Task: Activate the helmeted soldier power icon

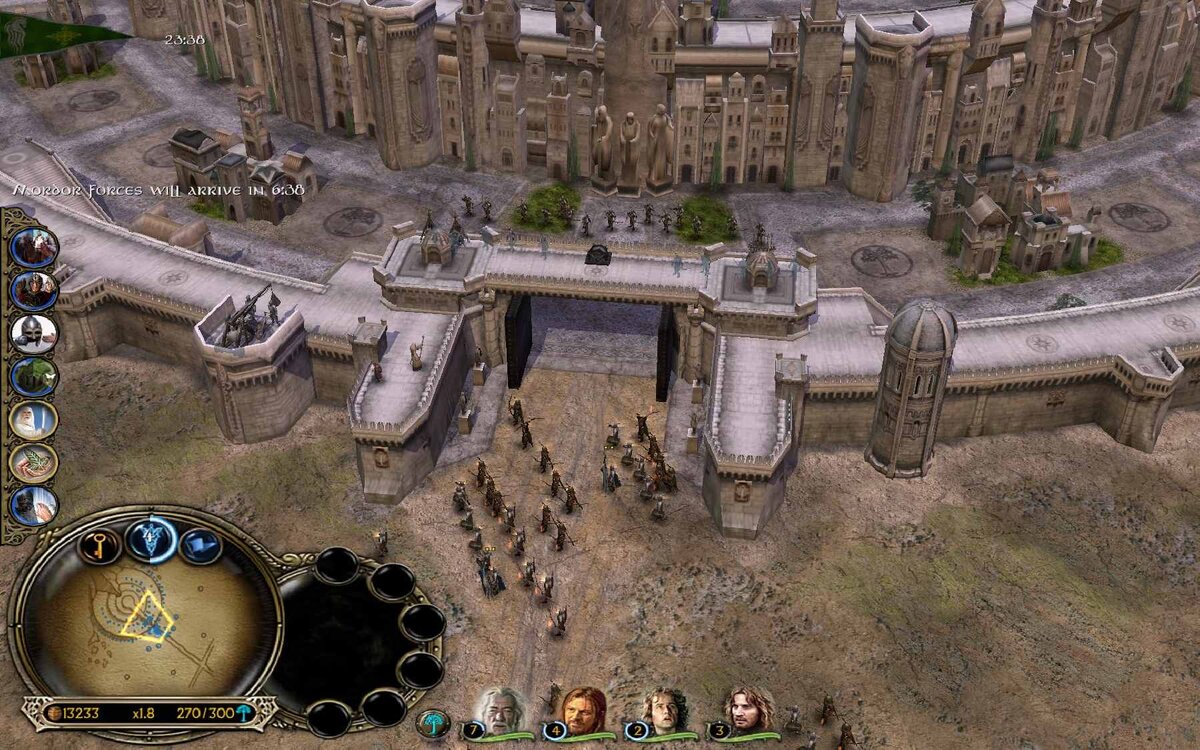Action: (x=34, y=290)
